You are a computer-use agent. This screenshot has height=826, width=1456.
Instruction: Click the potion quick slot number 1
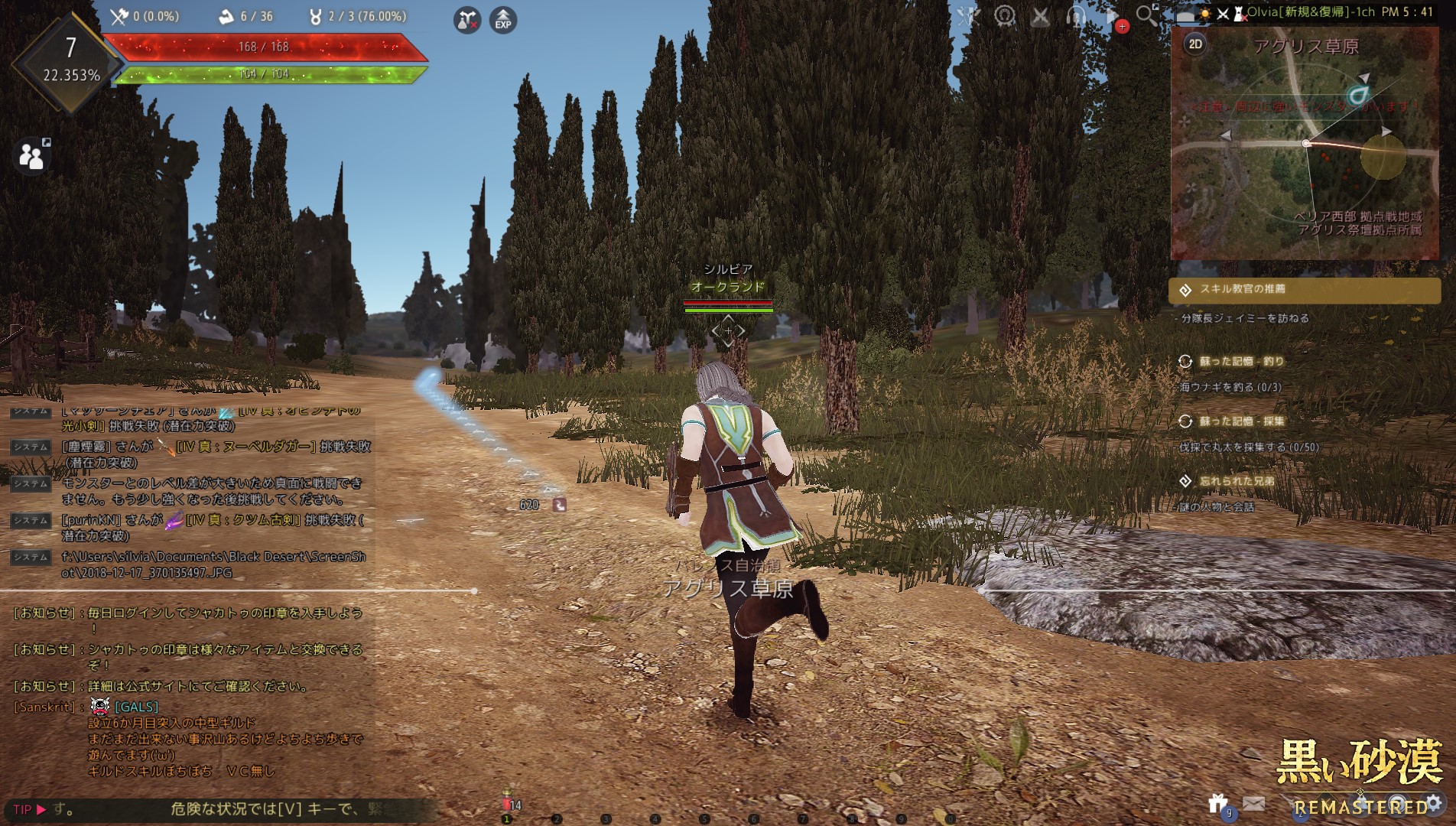pyautogui.click(x=506, y=805)
